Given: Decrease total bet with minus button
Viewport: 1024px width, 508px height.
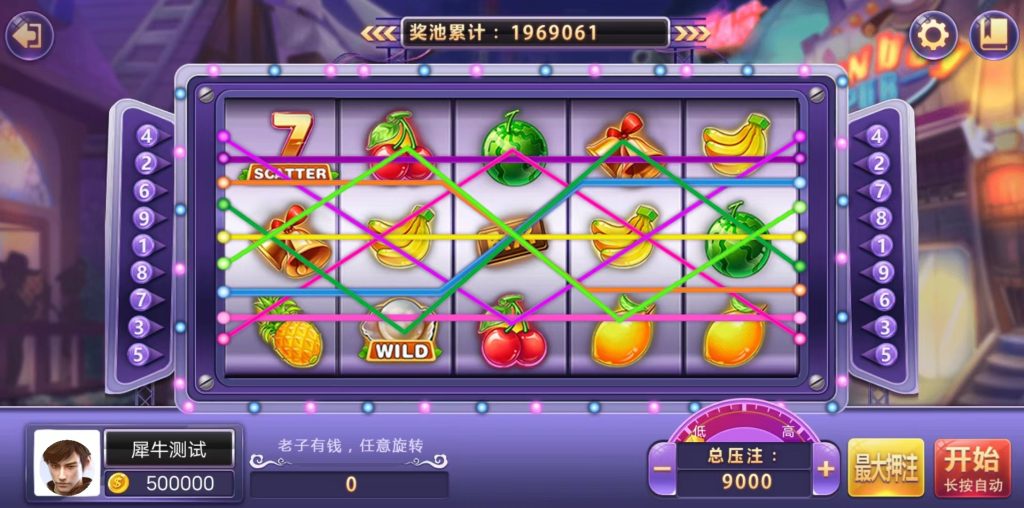Looking at the screenshot, I should click(x=661, y=469).
